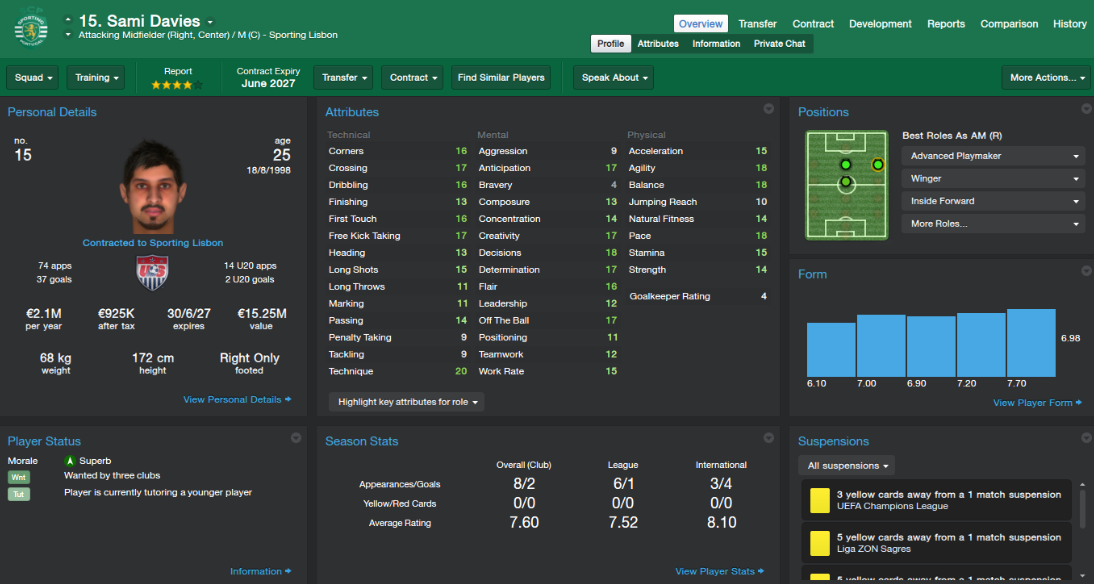Open the Squad dropdown

coord(33,78)
